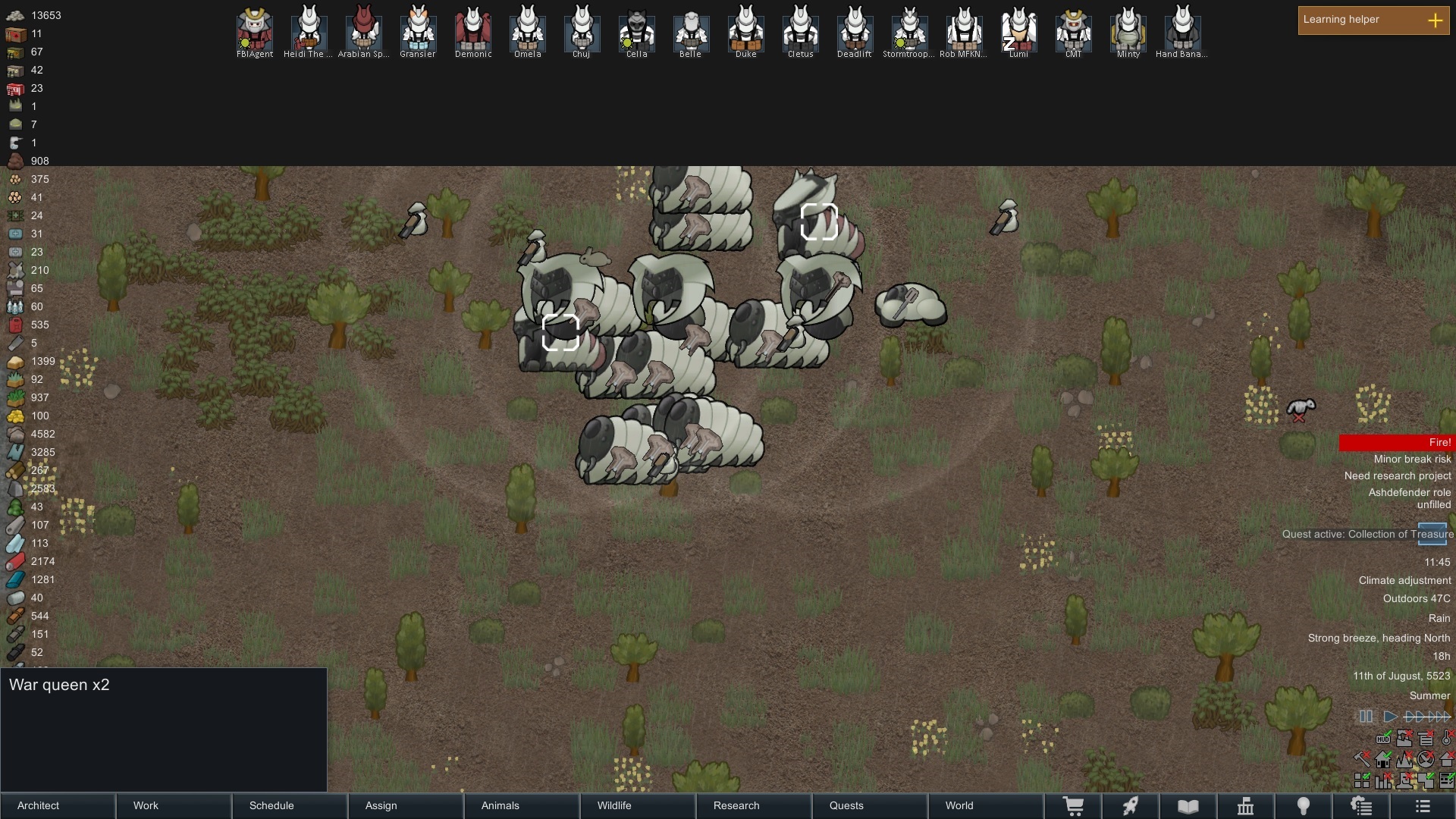Click the shopping cart icon on bottom toolbar
Image resolution: width=1456 pixels, height=819 pixels.
[1075, 806]
